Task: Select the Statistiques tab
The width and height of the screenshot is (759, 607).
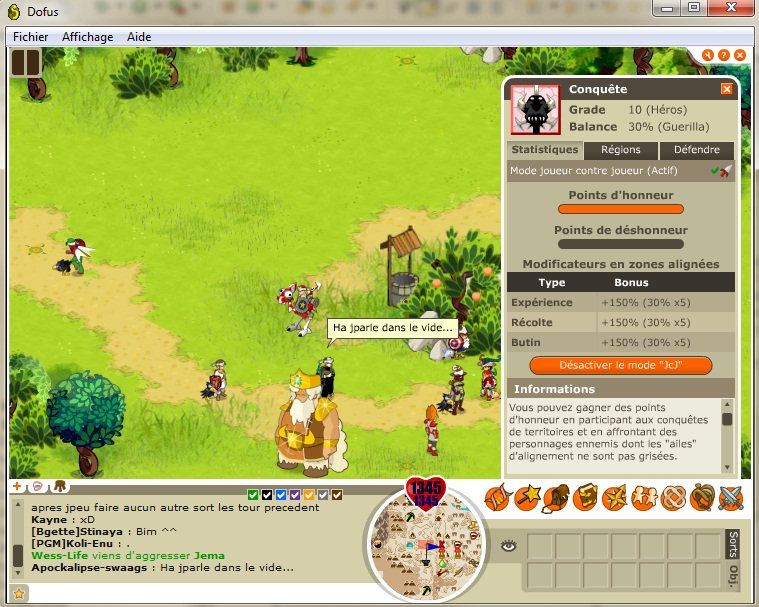Action: click(x=545, y=150)
